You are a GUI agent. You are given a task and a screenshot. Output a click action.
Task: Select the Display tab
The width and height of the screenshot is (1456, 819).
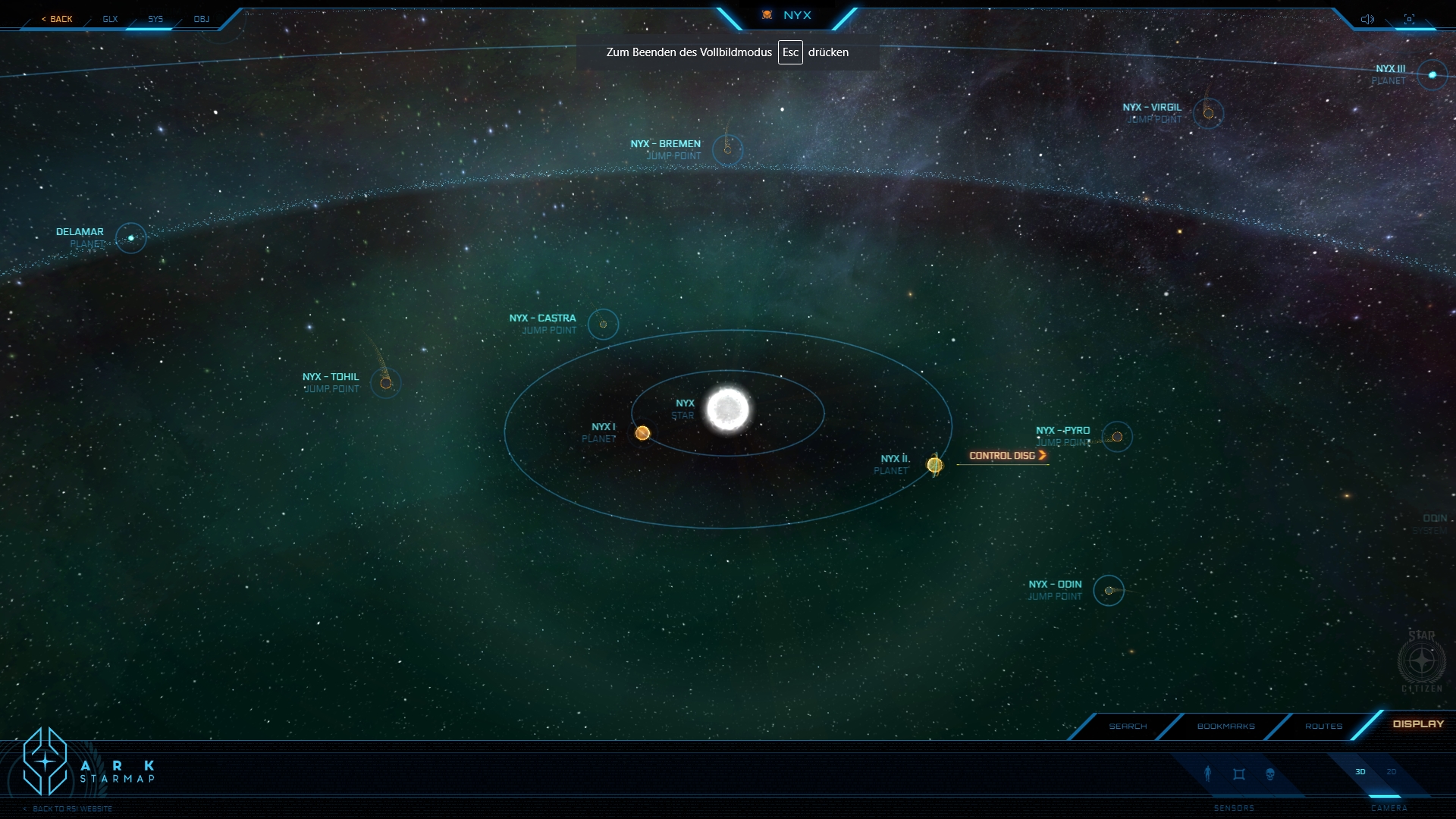[1418, 724]
